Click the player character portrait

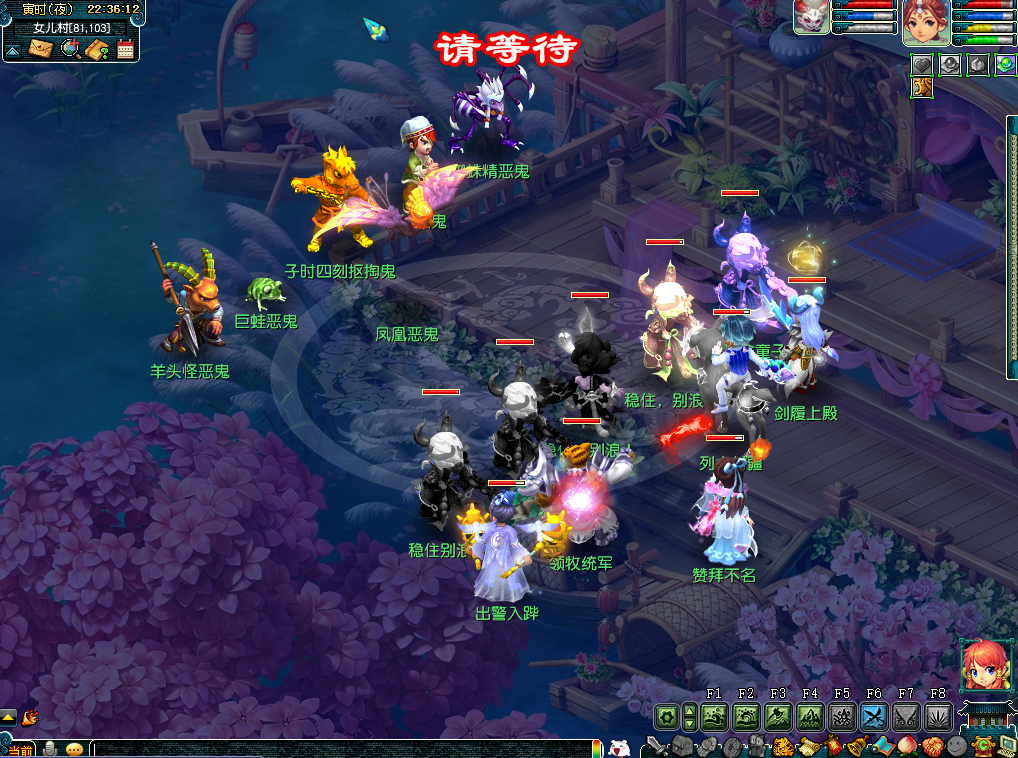[x=926, y=22]
